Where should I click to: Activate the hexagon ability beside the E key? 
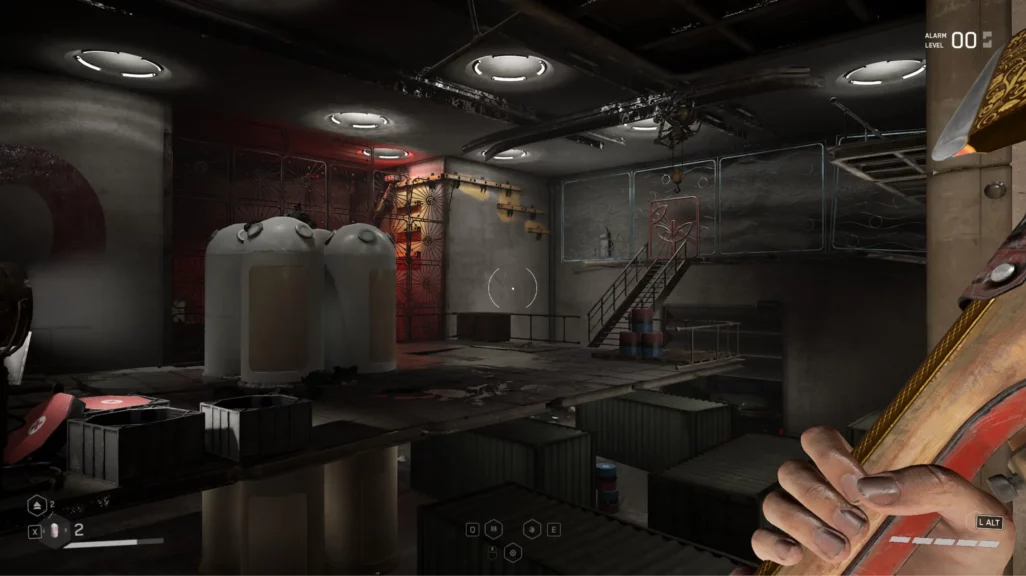point(532,529)
